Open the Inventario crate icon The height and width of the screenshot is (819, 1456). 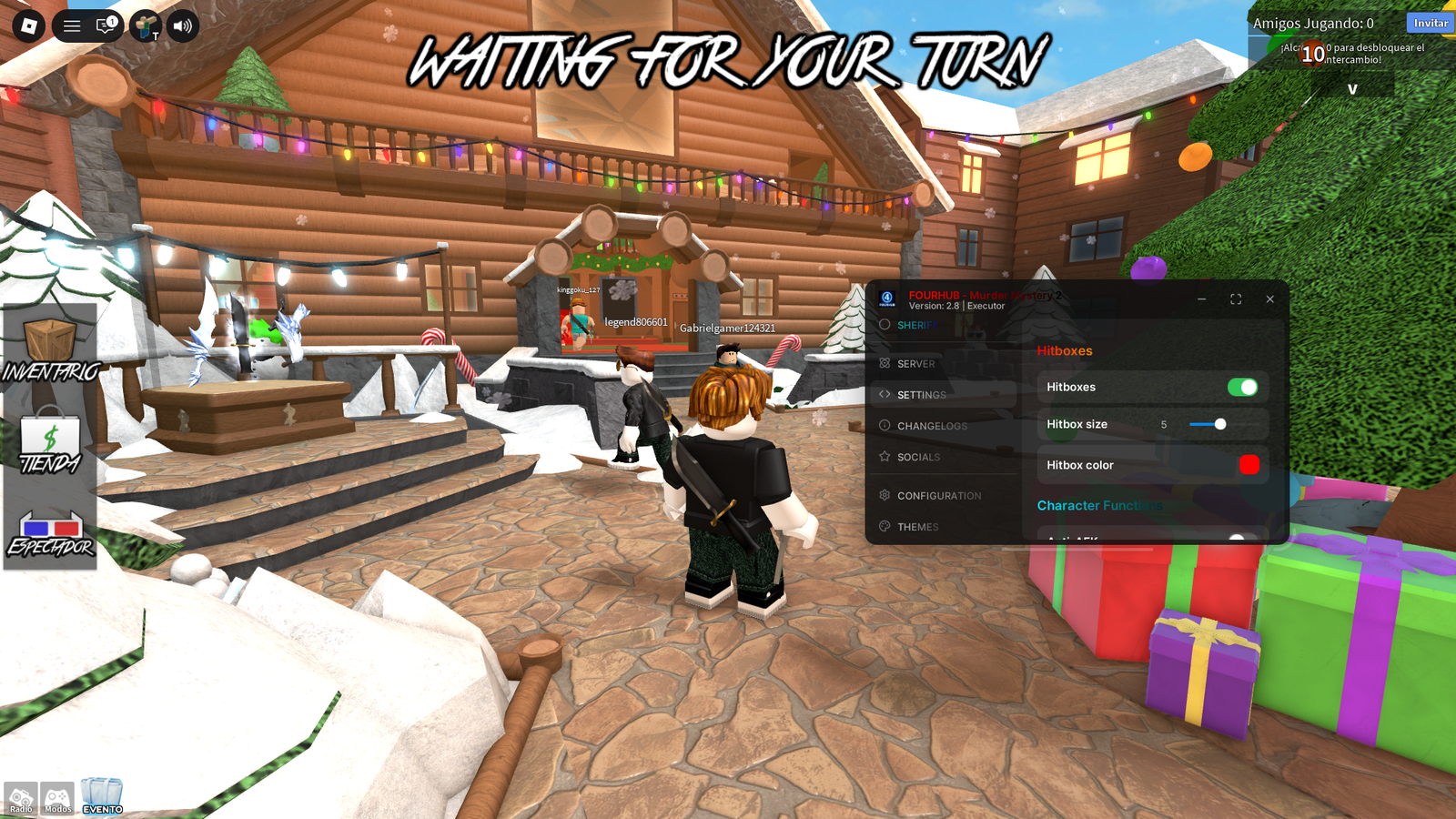pyautogui.click(x=50, y=338)
